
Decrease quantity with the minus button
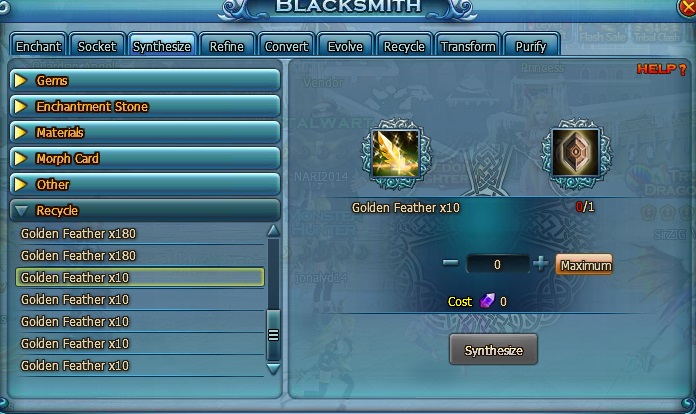click(450, 264)
